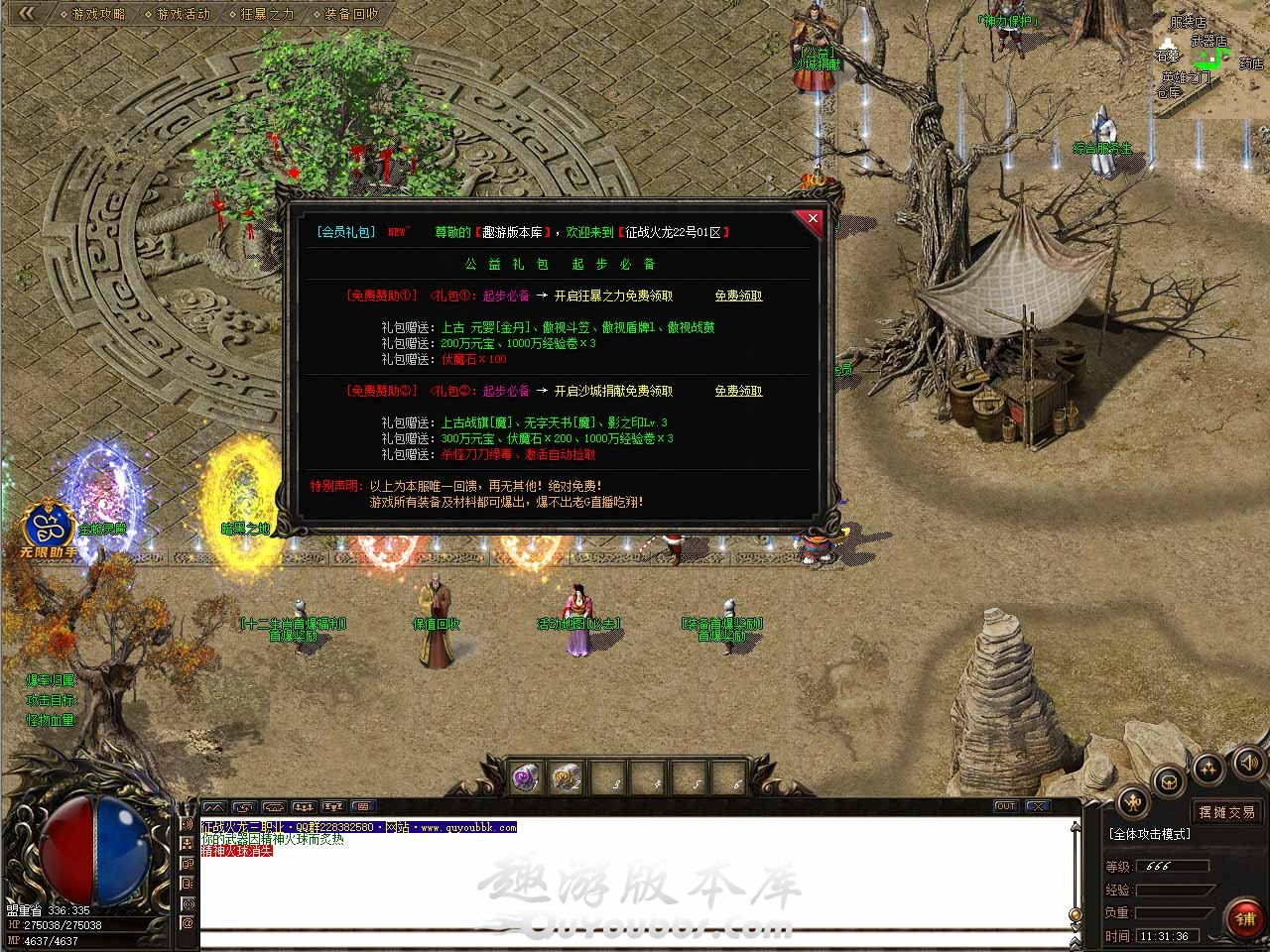Collapse the top menu with the double-arrow button
1270x952 pixels.
point(27,13)
